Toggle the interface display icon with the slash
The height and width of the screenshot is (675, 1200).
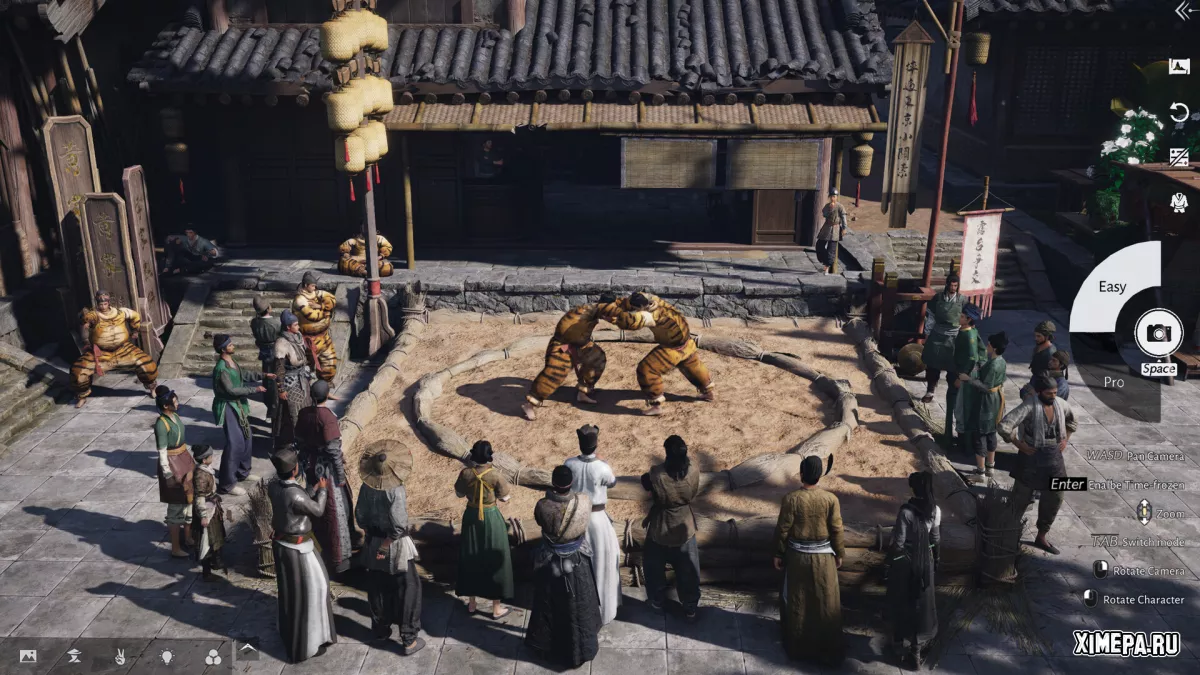[1179, 157]
